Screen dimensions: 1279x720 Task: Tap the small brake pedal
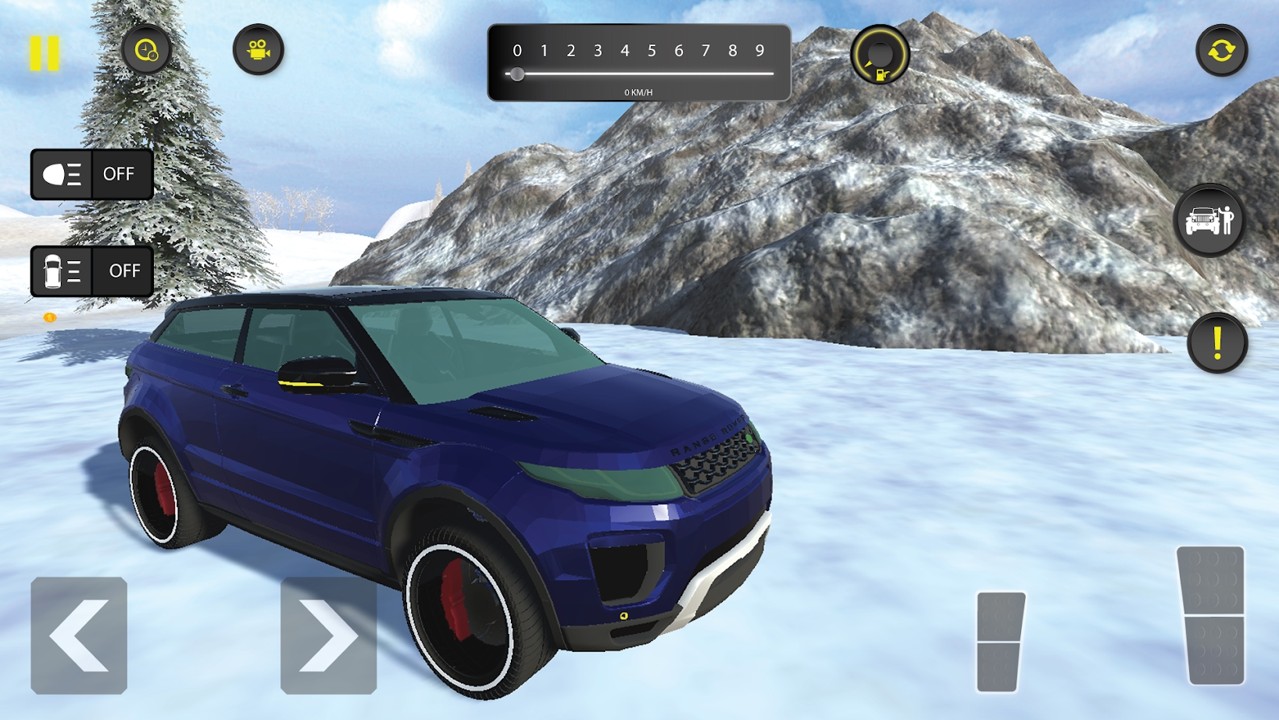coord(1001,641)
